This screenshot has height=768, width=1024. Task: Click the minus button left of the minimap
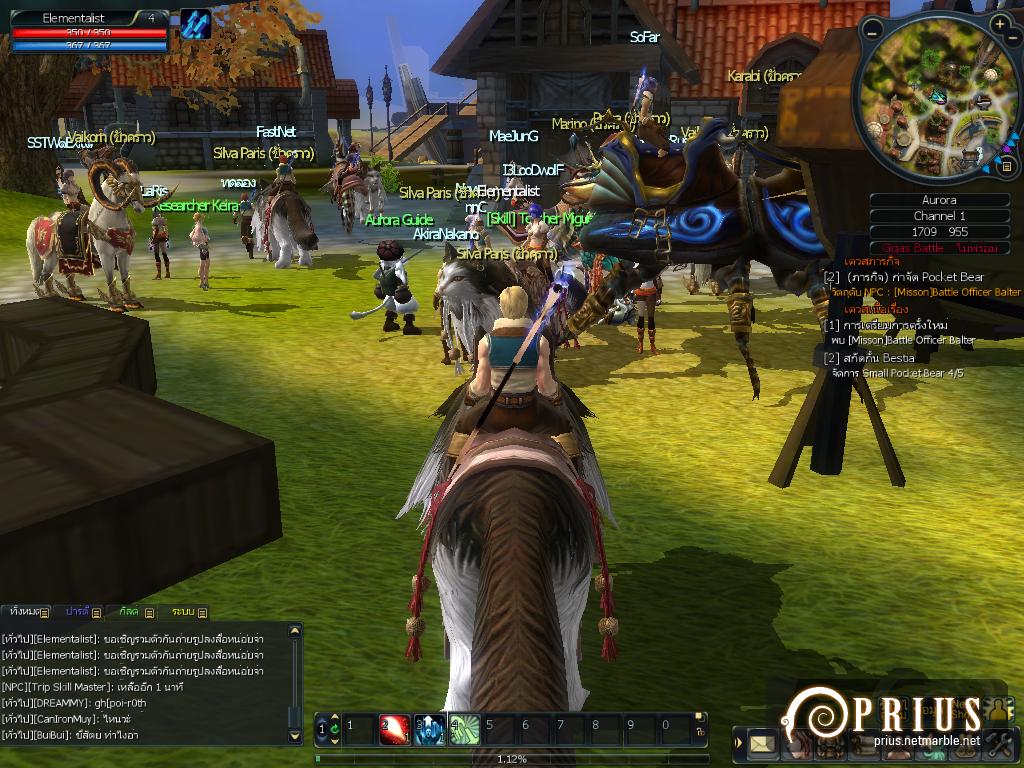(x=873, y=32)
